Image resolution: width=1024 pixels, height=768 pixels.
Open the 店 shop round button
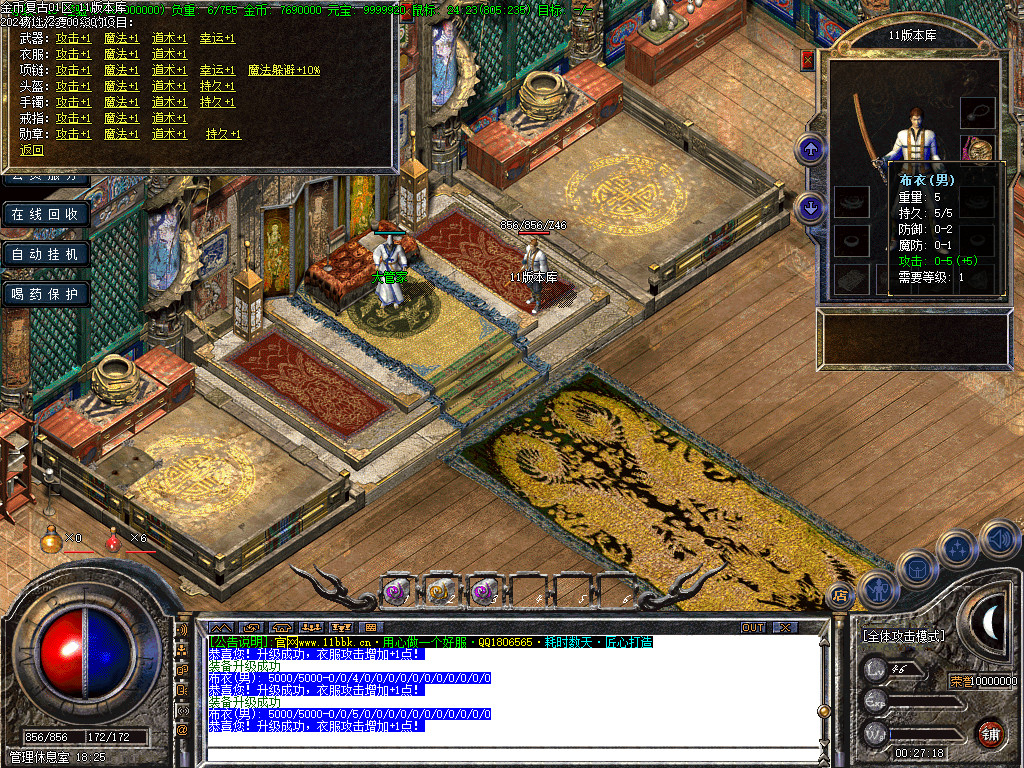click(839, 596)
